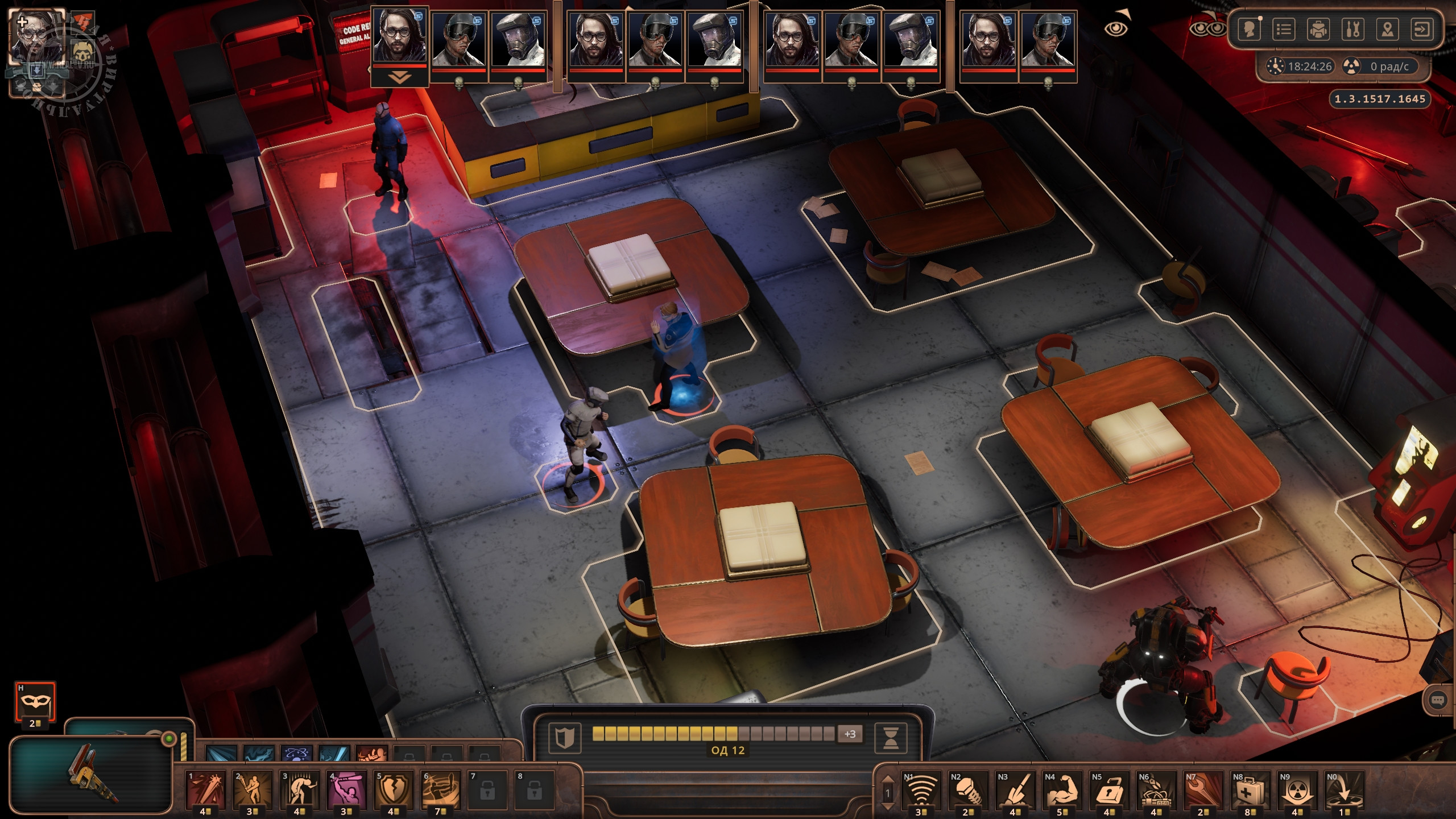1456x819 pixels.
Task: Use the broken shield ability in slot 5
Action: (x=394, y=789)
